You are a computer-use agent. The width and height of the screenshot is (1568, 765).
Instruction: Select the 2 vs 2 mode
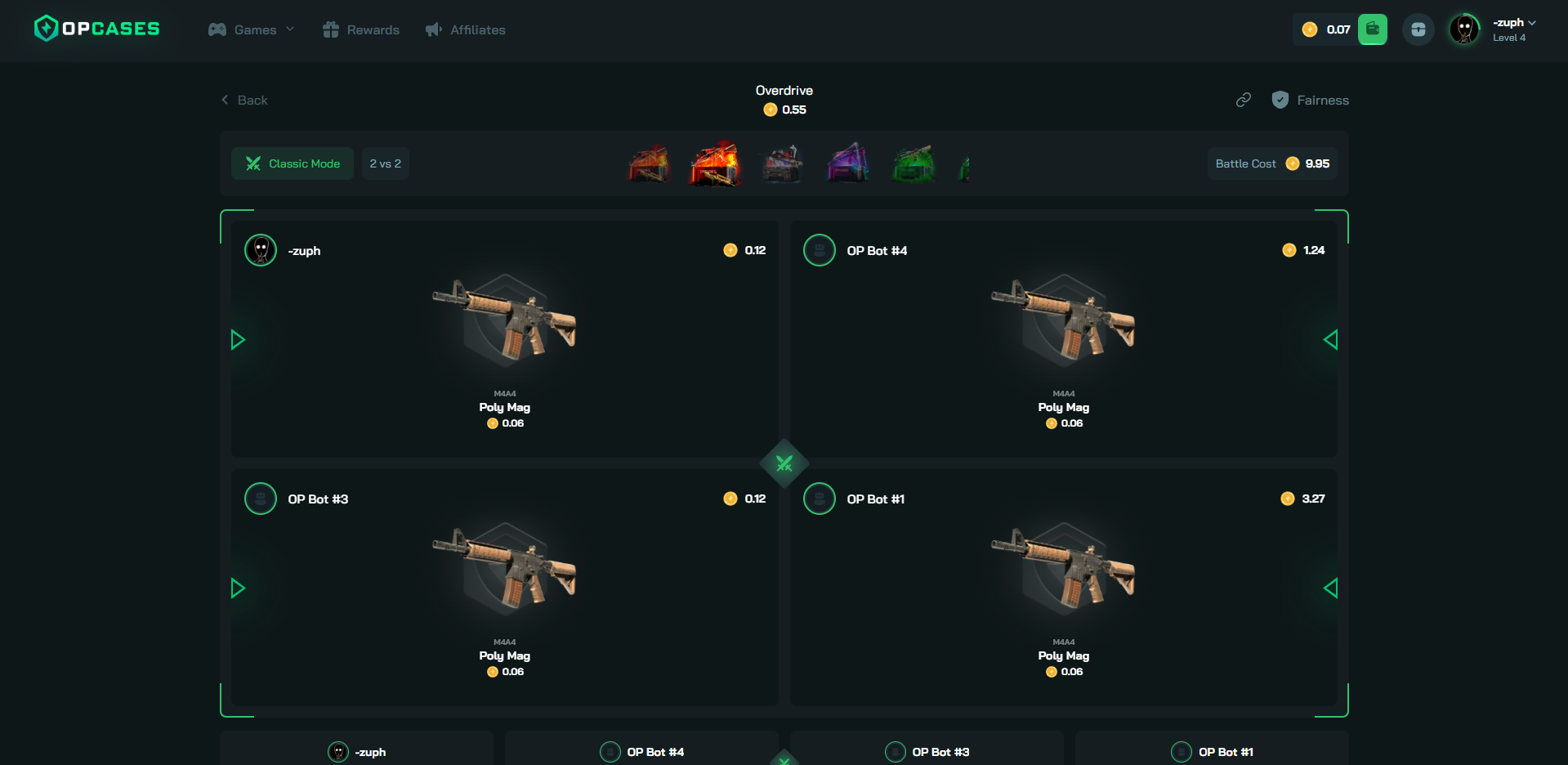click(385, 163)
